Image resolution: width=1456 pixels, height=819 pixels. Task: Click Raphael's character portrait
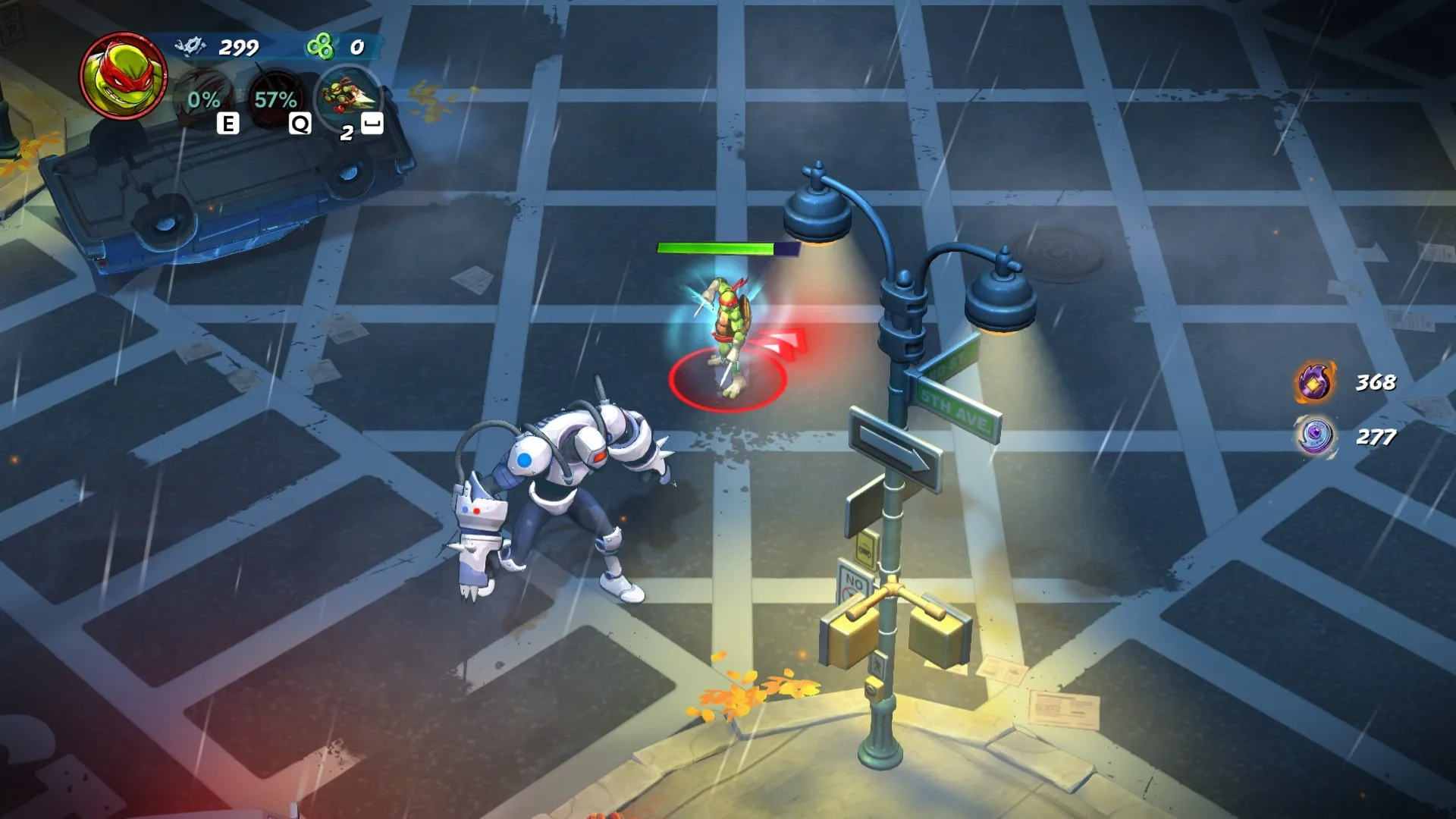124,76
